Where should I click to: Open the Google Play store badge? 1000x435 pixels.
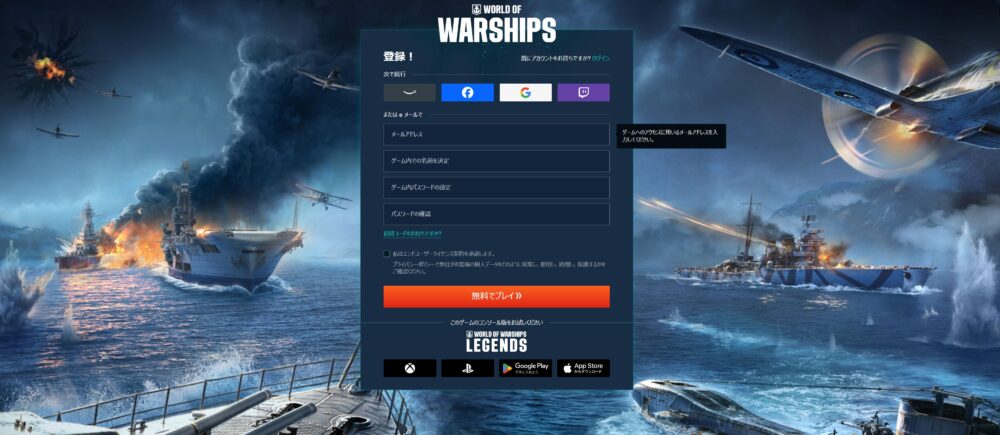pos(525,368)
